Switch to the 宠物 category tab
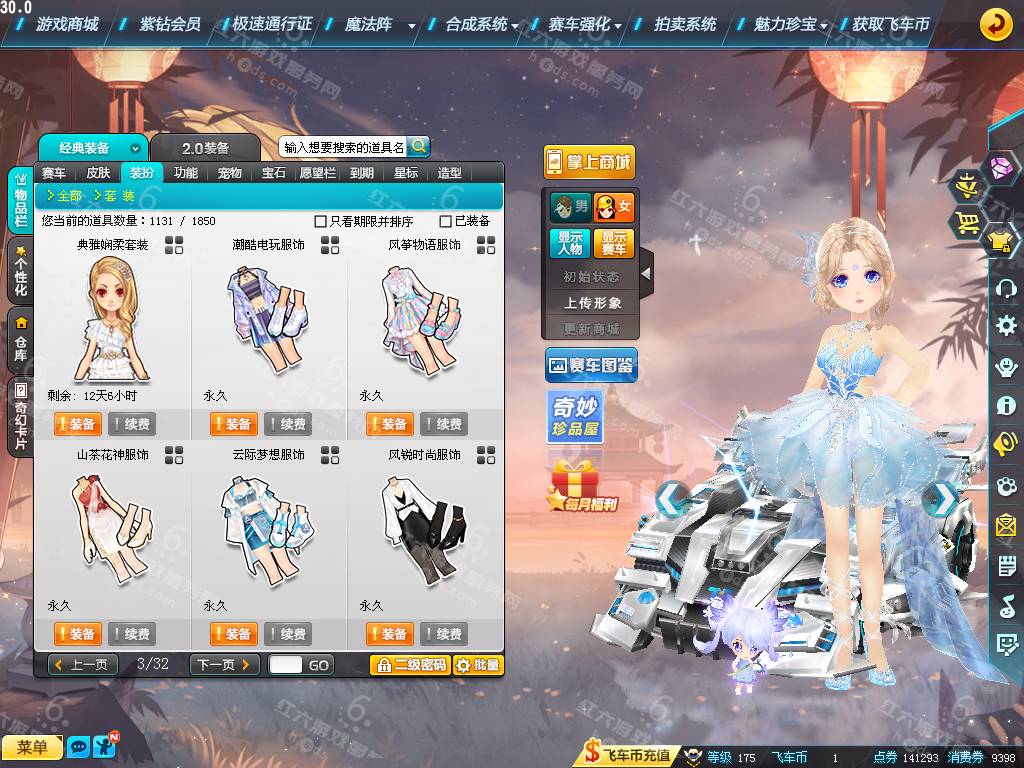 pyautogui.click(x=230, y=173)
